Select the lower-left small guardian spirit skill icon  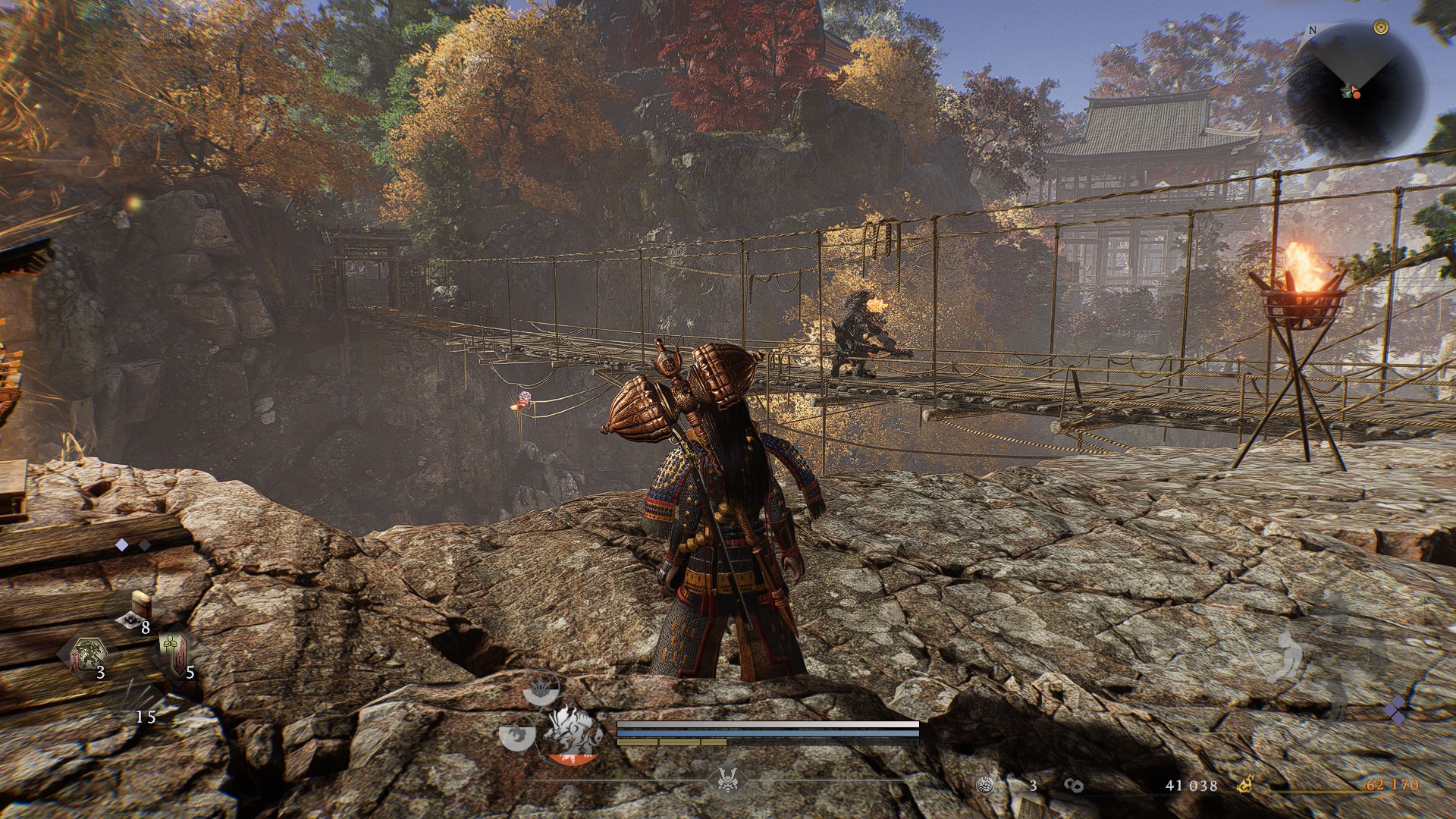click(x=514, y=734)
